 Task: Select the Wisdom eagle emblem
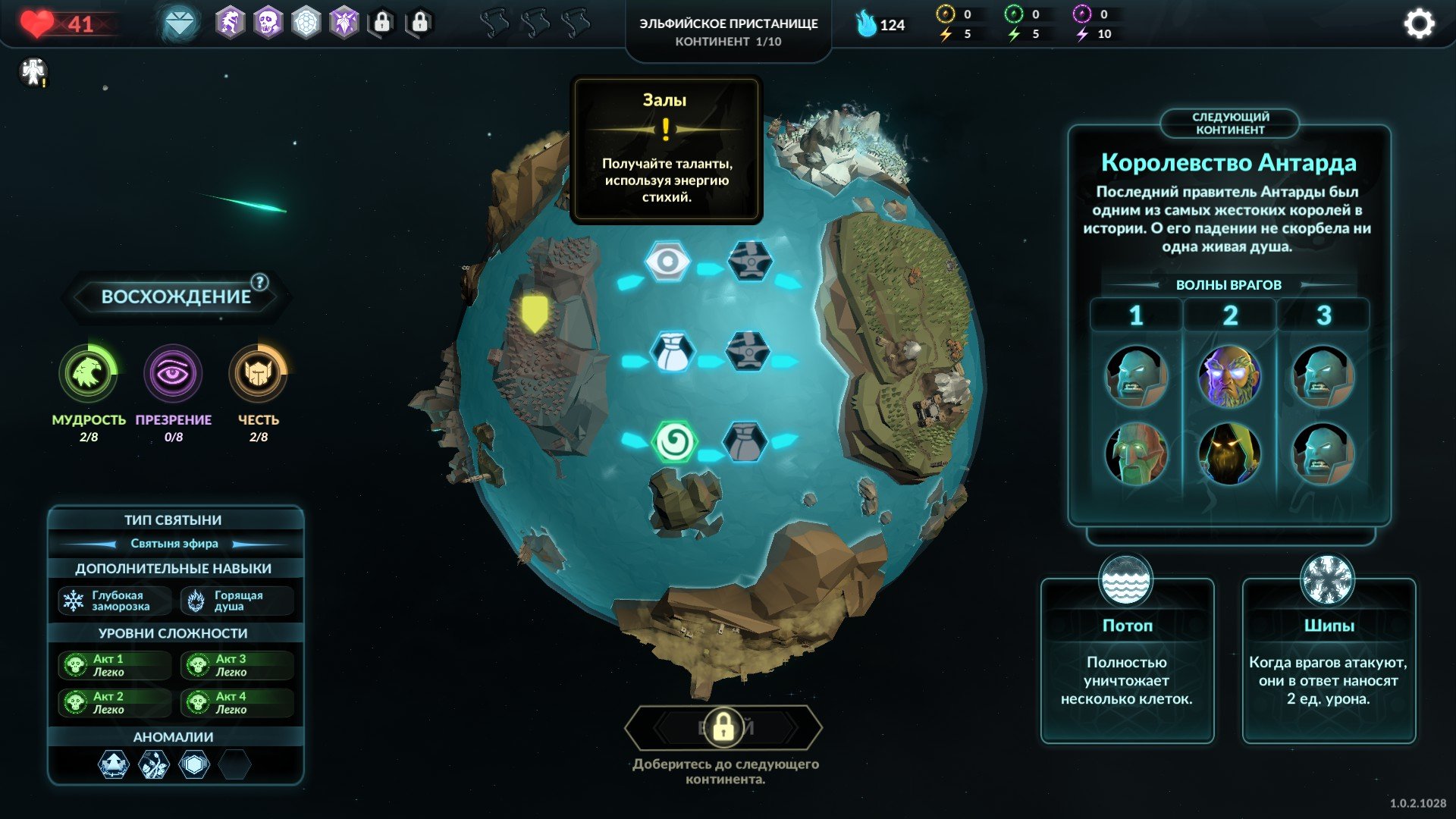point(88,373)
